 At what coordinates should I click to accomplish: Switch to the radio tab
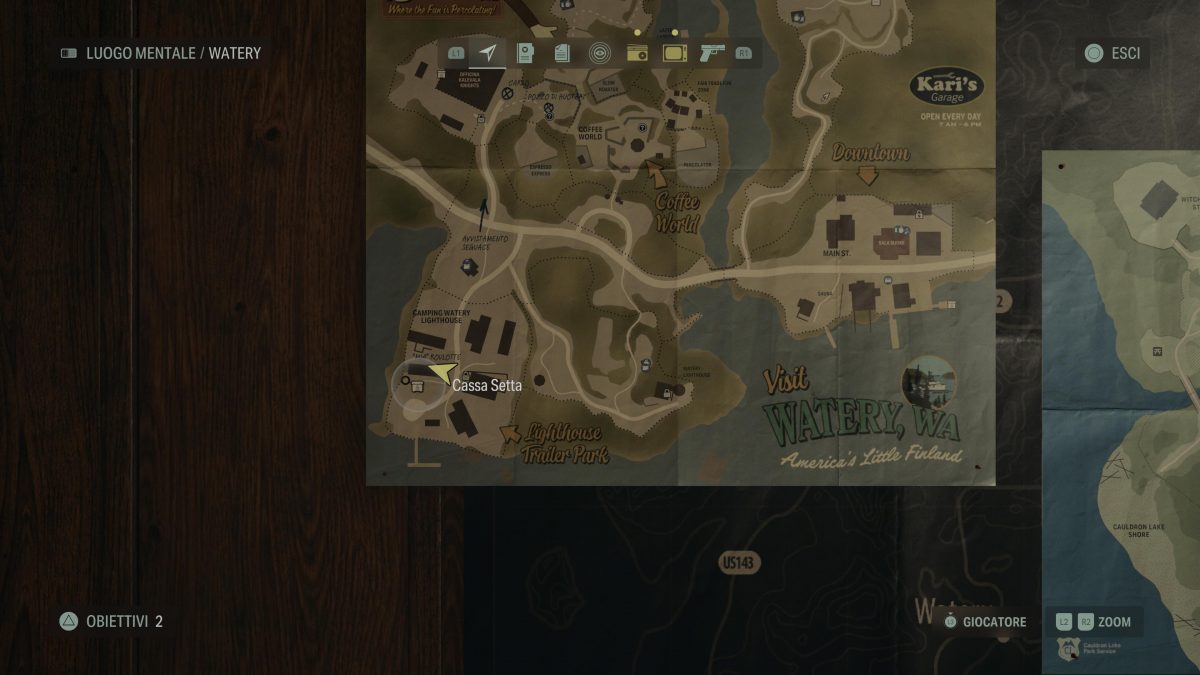pos(637,54)
